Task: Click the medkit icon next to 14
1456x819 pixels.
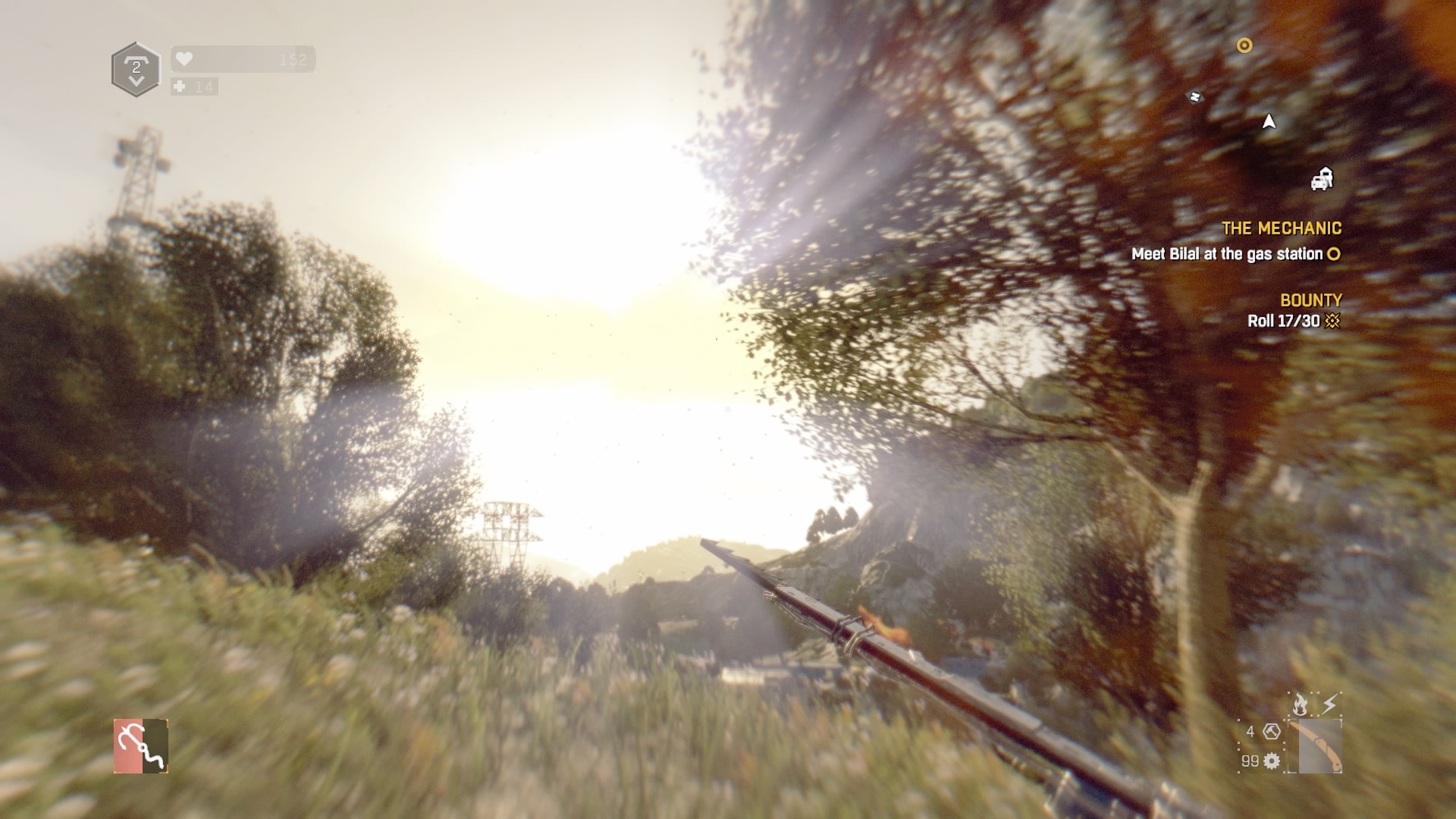Action: [x=179, y=87]
